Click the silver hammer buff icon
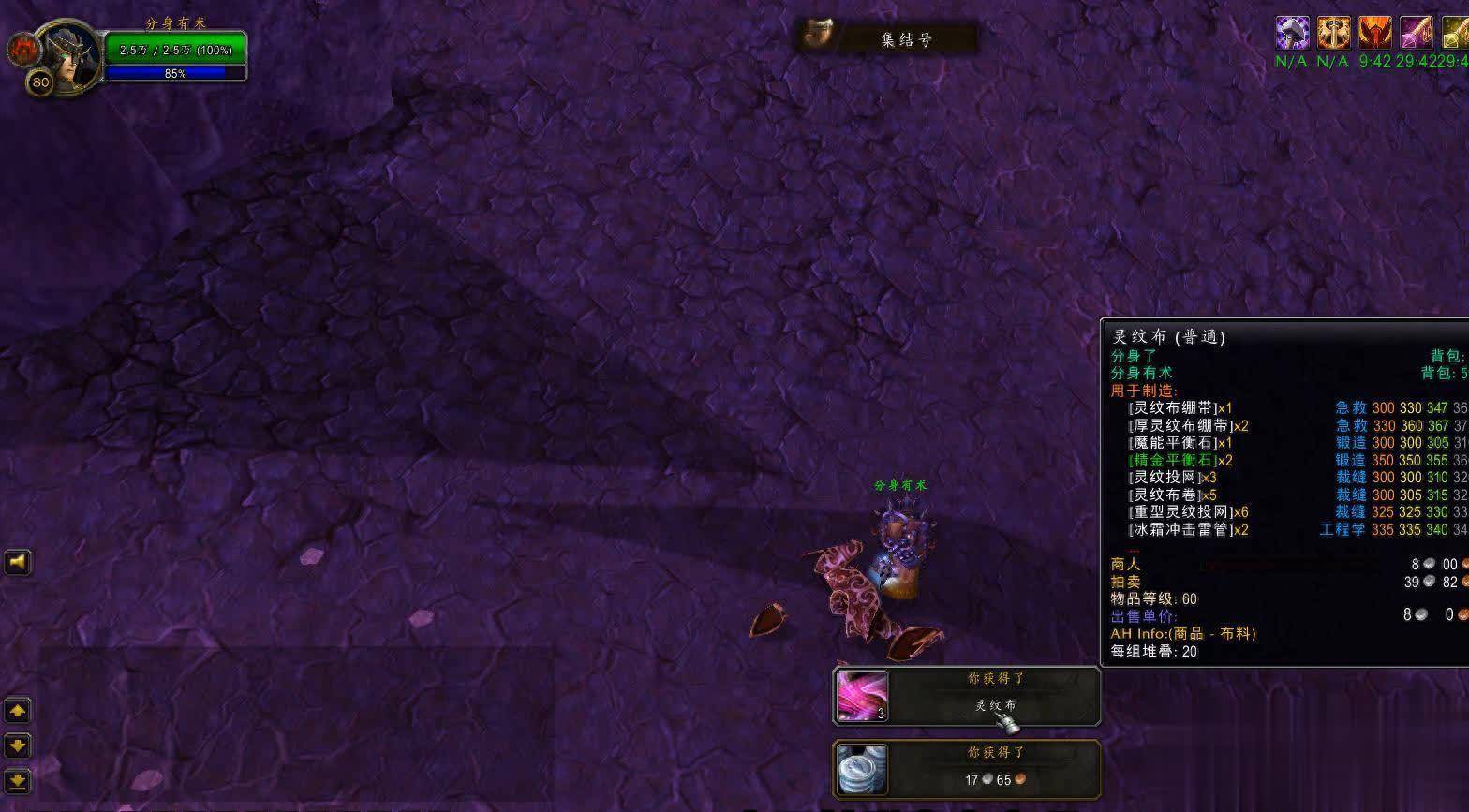Viewport: 1469px width, 812px height. [x=1292, y=34]
